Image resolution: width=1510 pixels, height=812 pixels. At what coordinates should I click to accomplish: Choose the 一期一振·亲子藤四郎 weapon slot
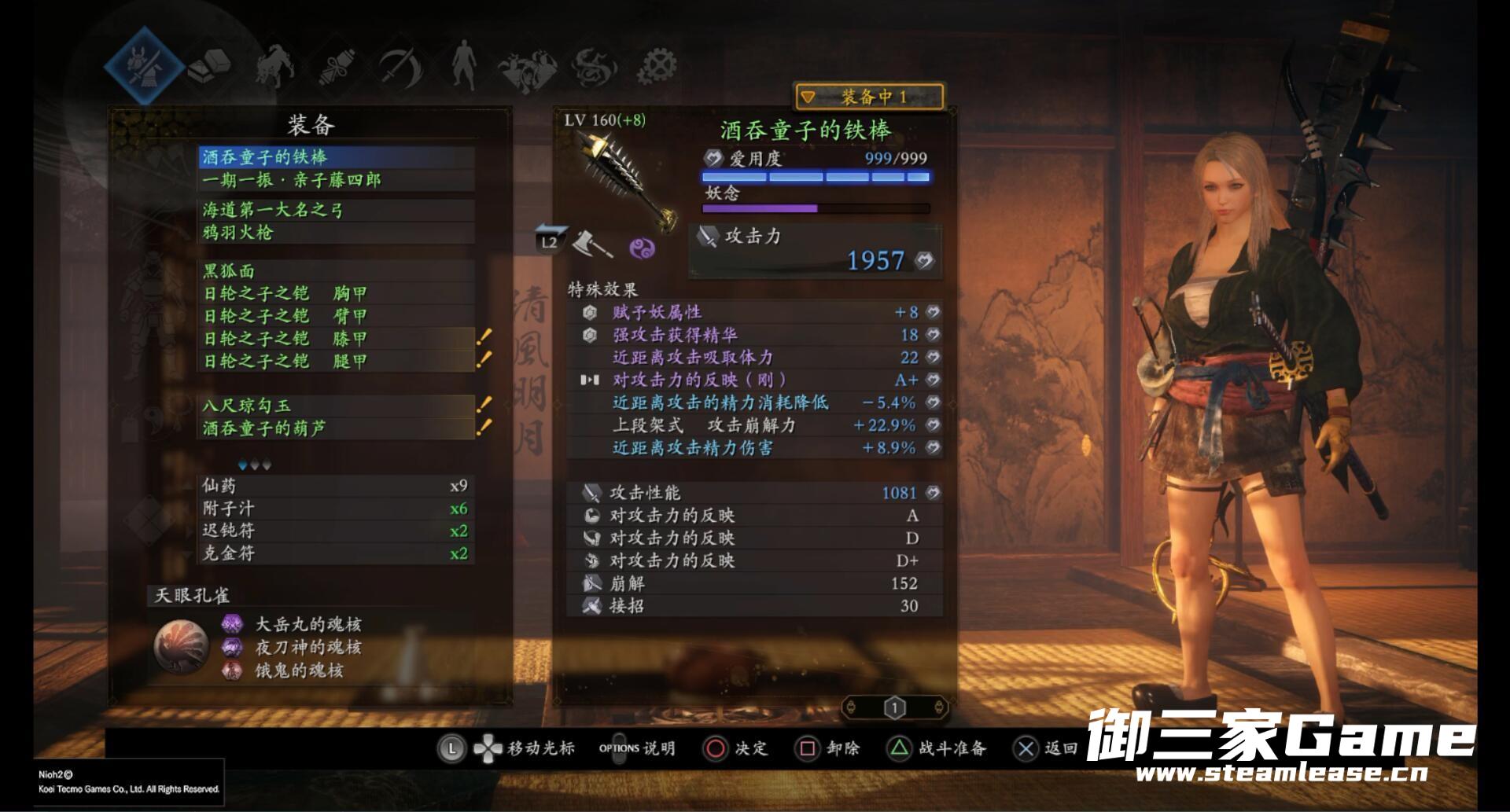click(x=337, y=180)
